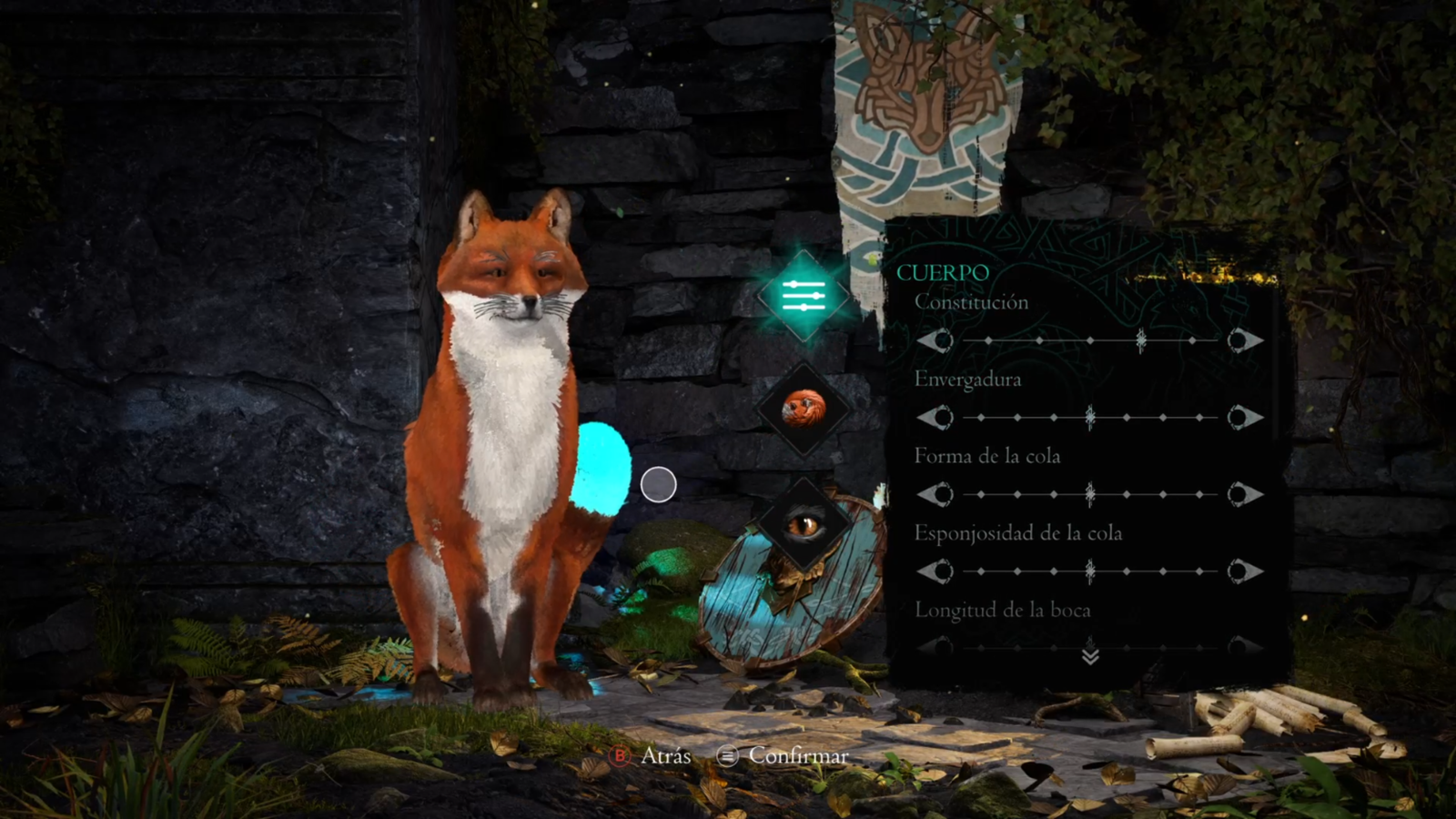Viewport: 1456px width, 819px height.
Task: Lower Envergadura using its left arrow
Action: tap(935, 418)
